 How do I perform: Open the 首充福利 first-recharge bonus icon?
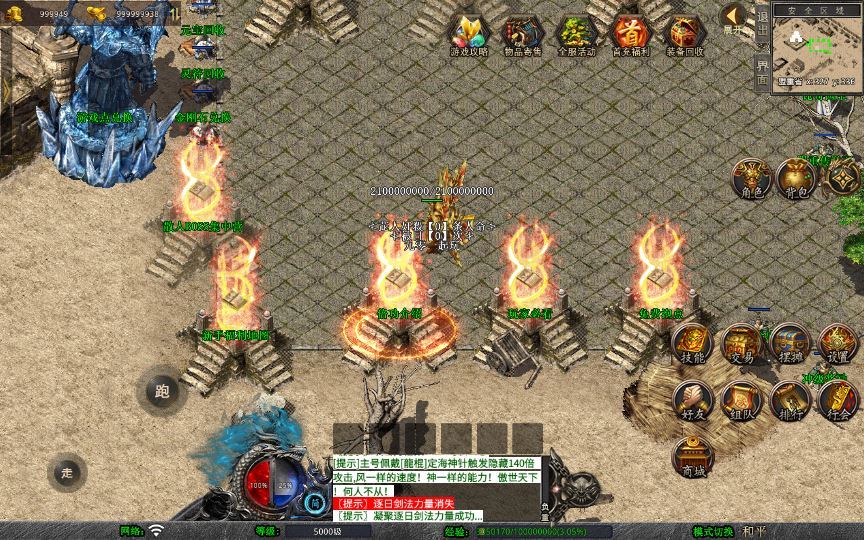coord(631,34)
